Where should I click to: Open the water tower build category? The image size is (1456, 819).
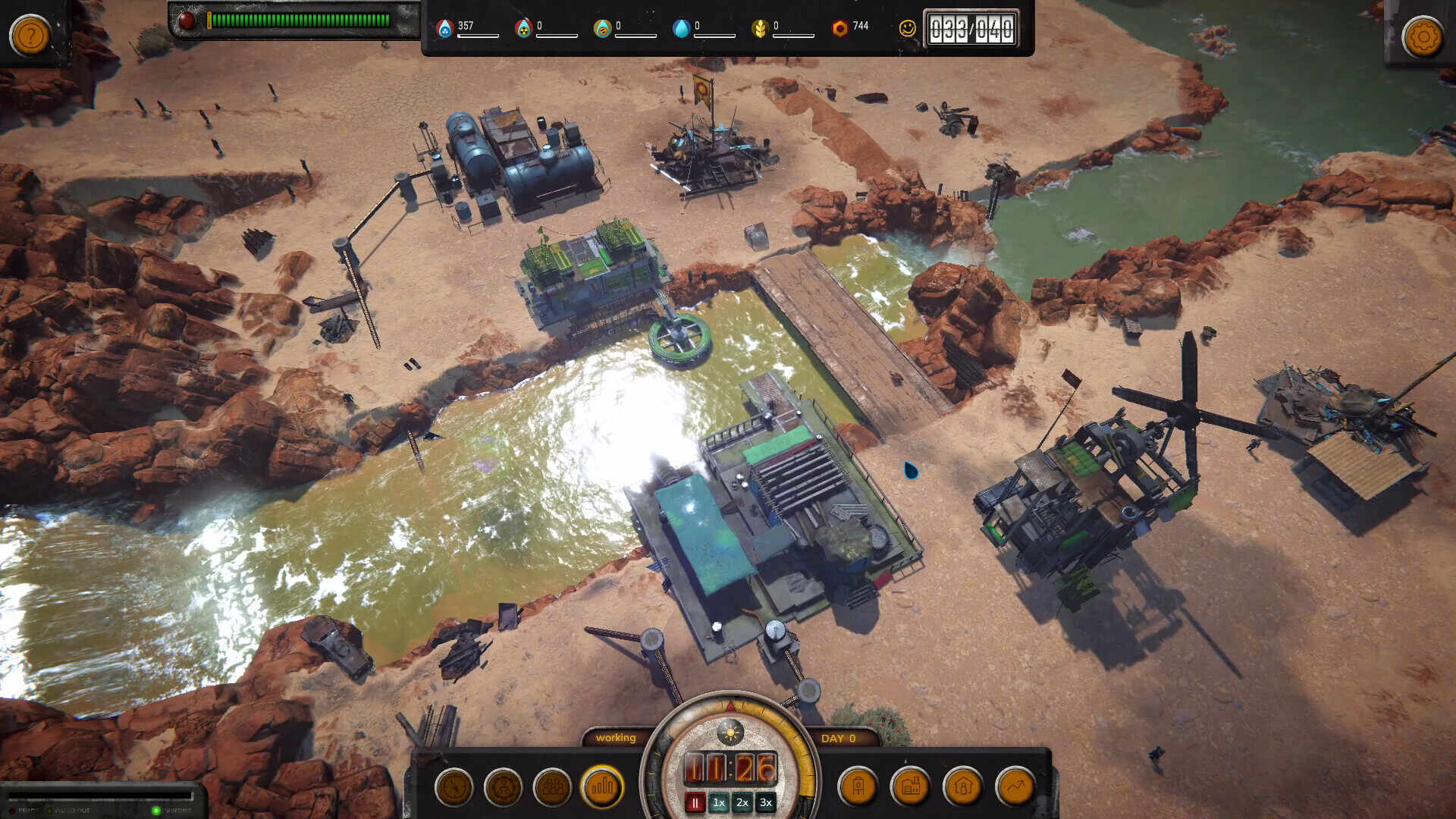(x=858, y=787)
